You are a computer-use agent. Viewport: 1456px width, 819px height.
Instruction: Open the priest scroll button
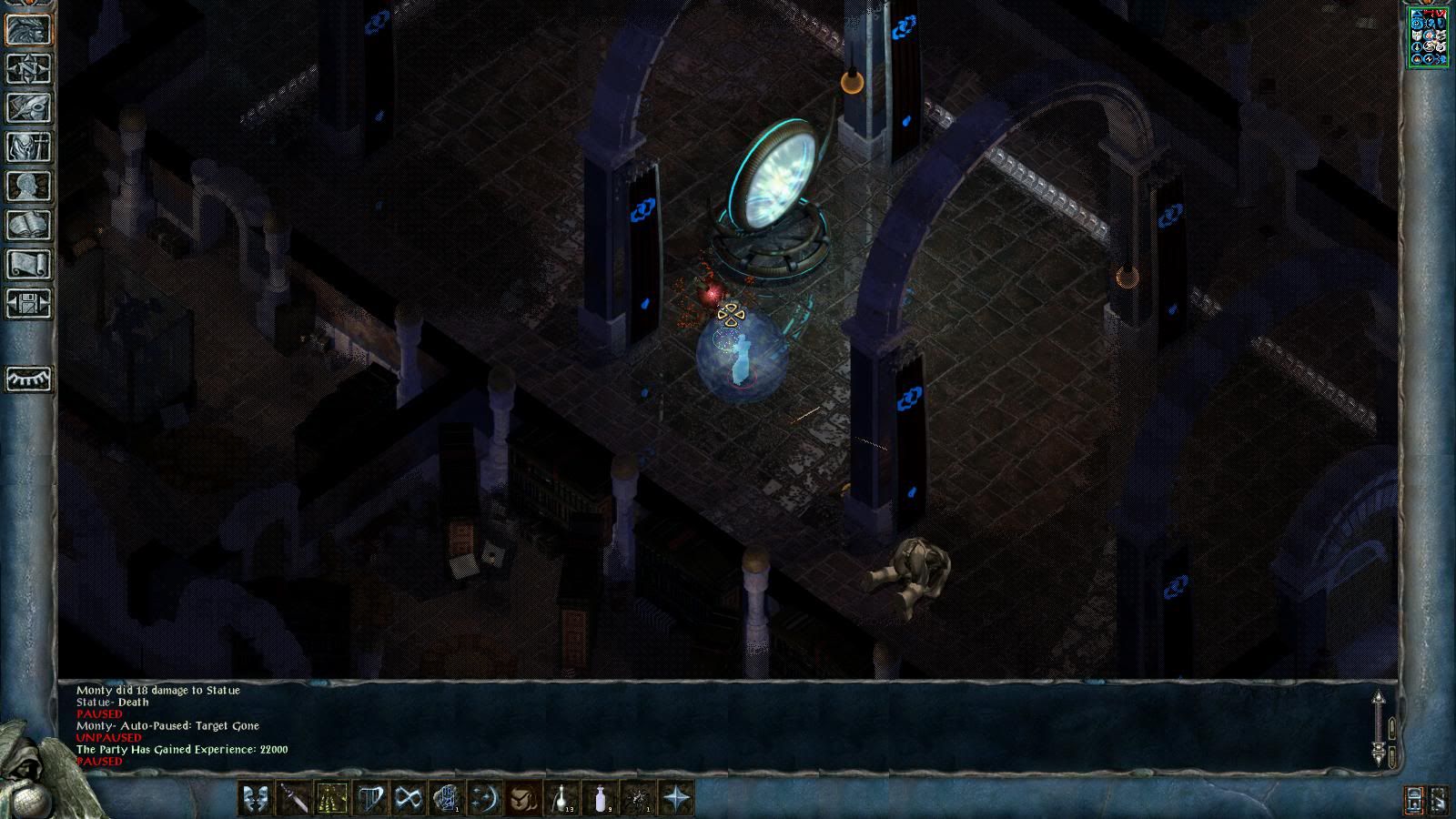[x=29, y=264]
